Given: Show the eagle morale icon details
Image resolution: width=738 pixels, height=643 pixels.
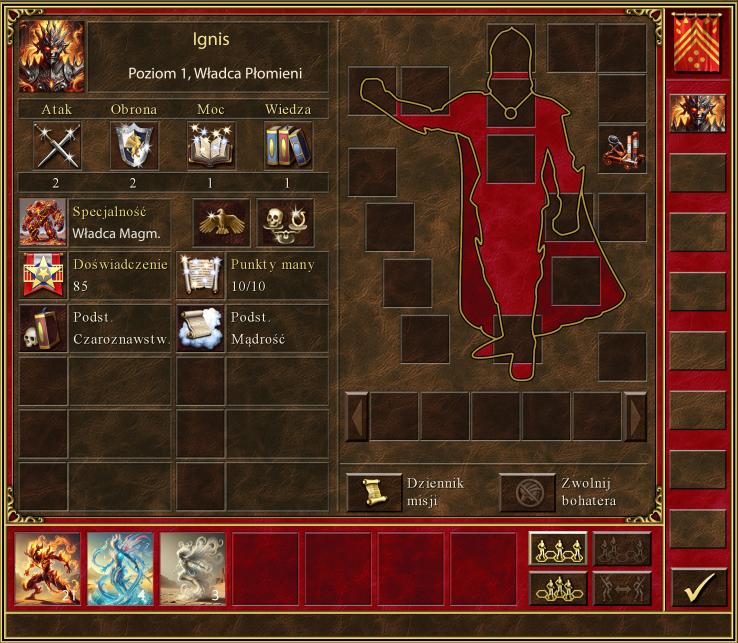Looking at the screenshot, I should pyautogui.click(x=221, y=222).
